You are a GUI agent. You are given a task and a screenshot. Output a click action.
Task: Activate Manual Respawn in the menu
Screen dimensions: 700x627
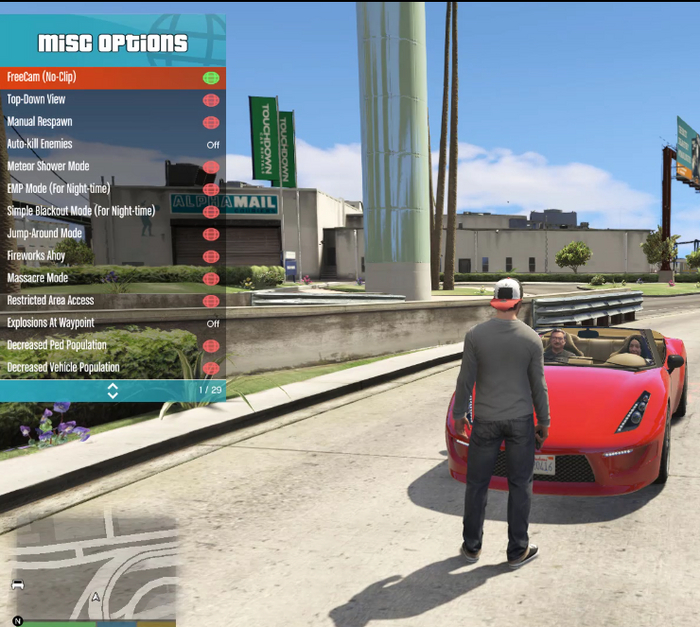(112, 122)
